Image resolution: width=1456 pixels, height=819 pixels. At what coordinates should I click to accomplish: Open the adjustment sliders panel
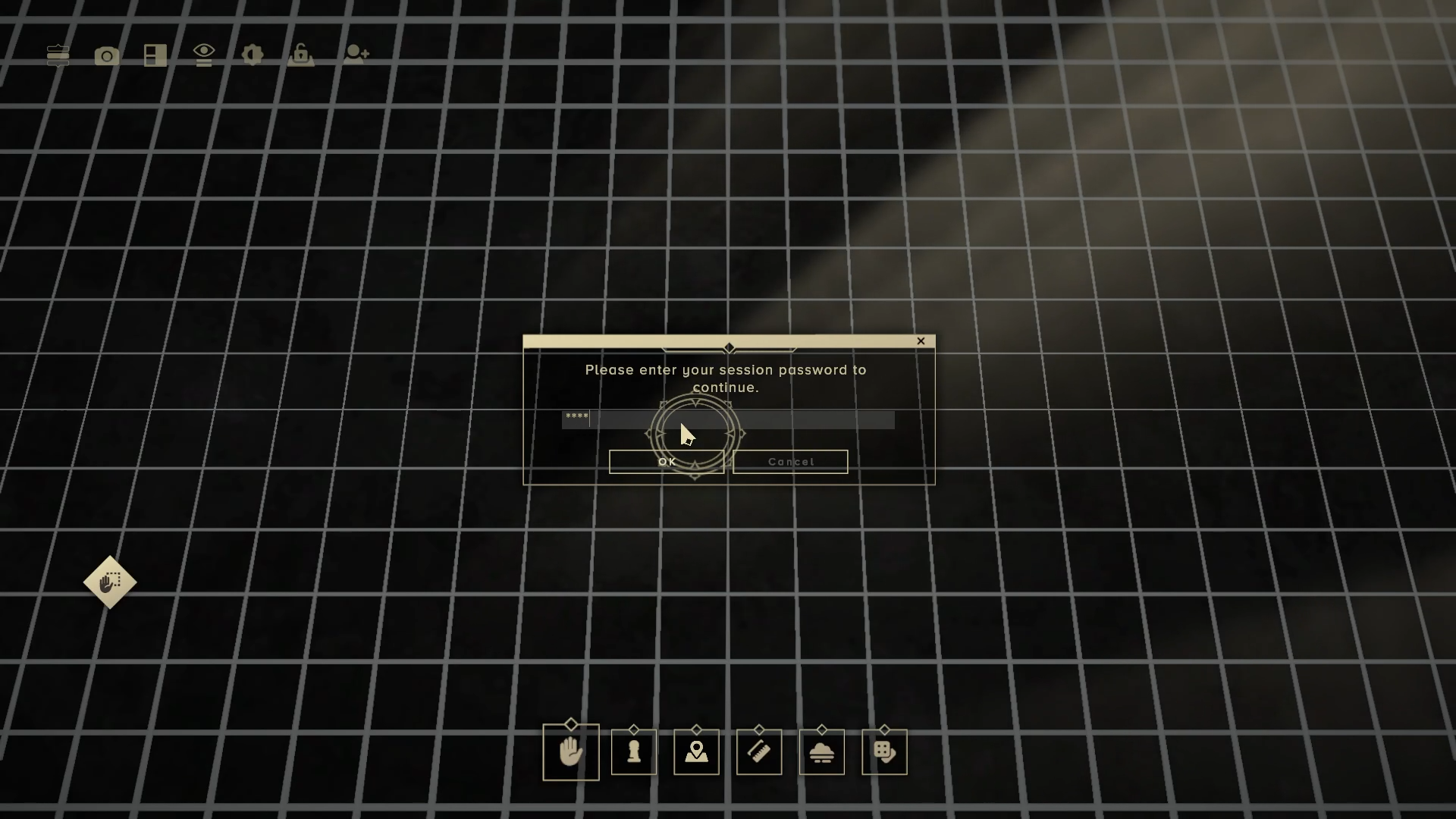[x=57, y=55]
